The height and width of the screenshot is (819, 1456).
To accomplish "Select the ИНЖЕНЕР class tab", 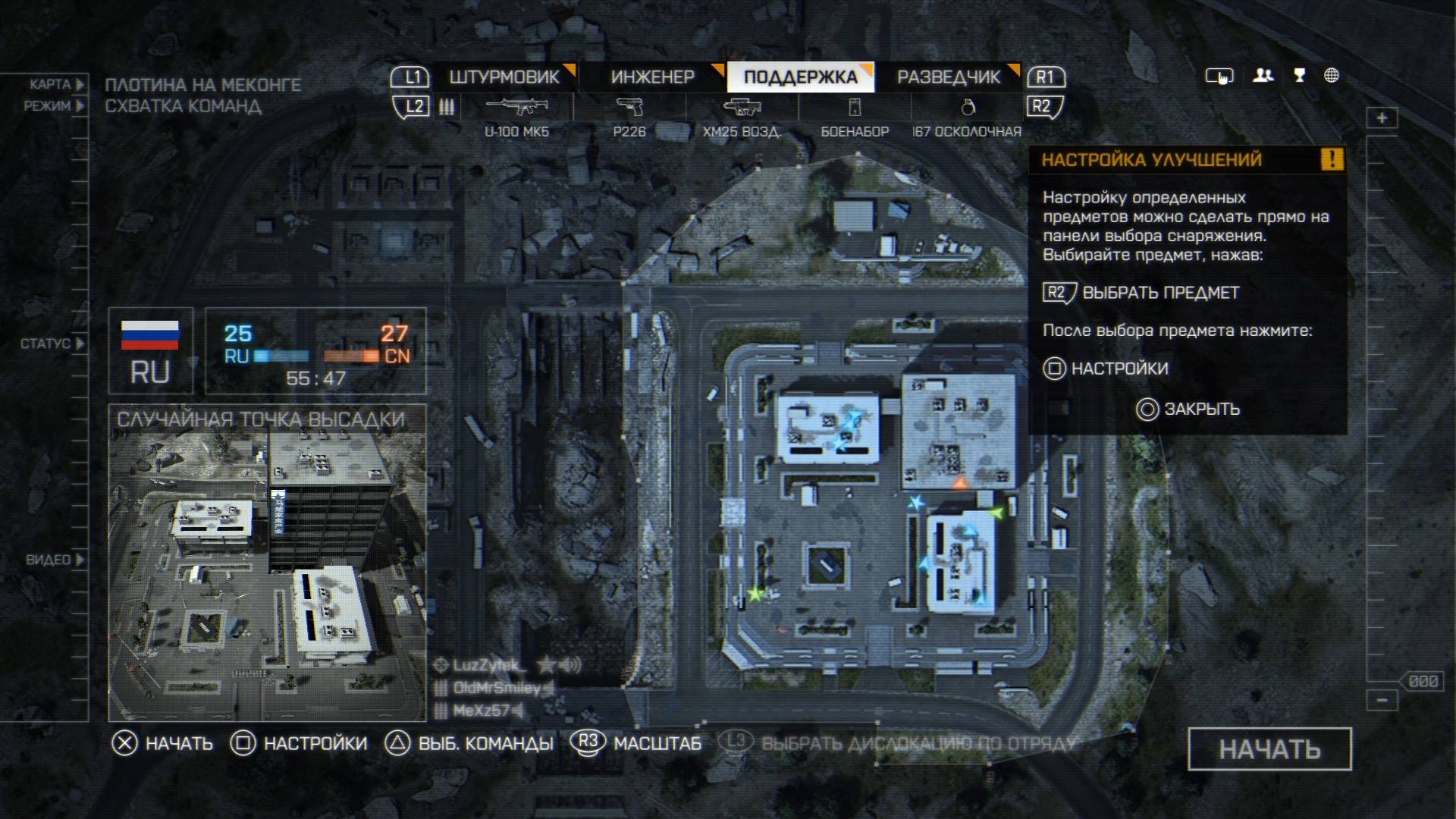I will click(652, 77).
